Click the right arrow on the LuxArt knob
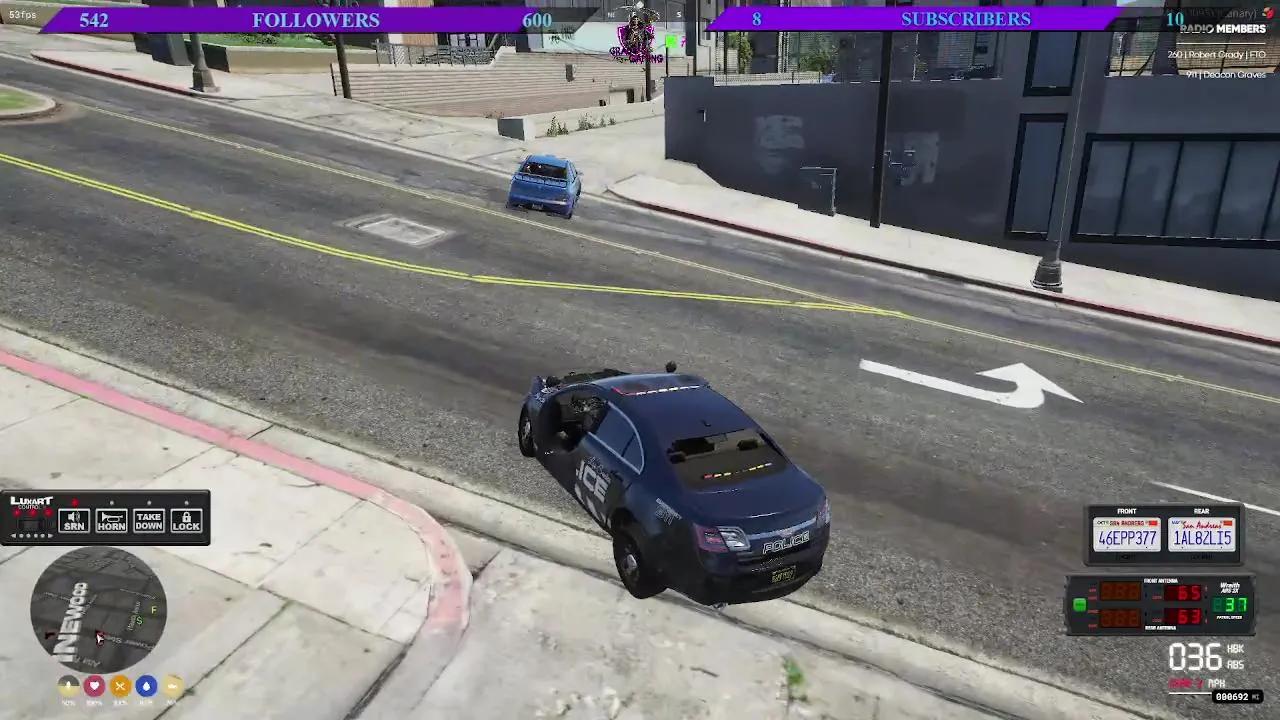1280x720 pixels. [x=50, y=536]
